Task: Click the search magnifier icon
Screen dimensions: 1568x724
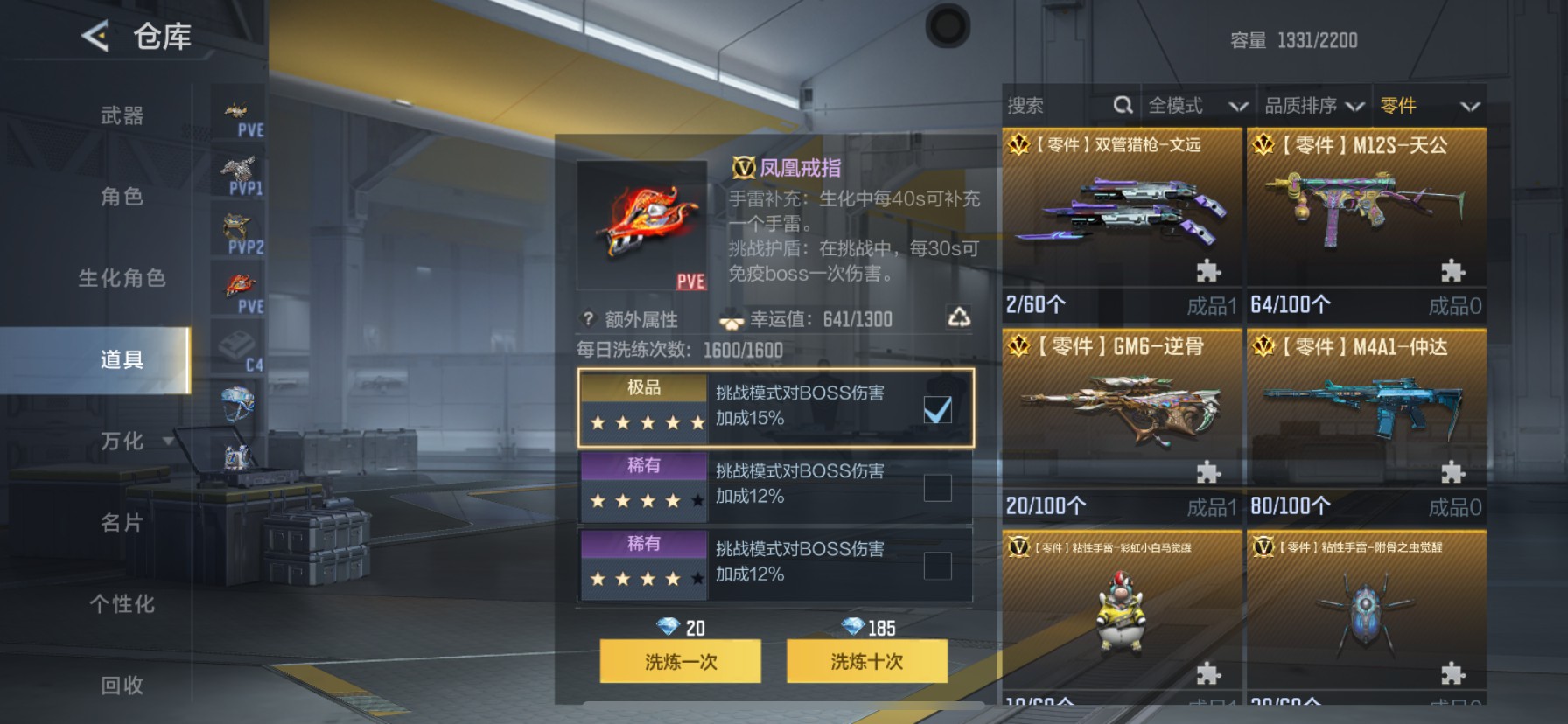Action: pos(1123,105)
